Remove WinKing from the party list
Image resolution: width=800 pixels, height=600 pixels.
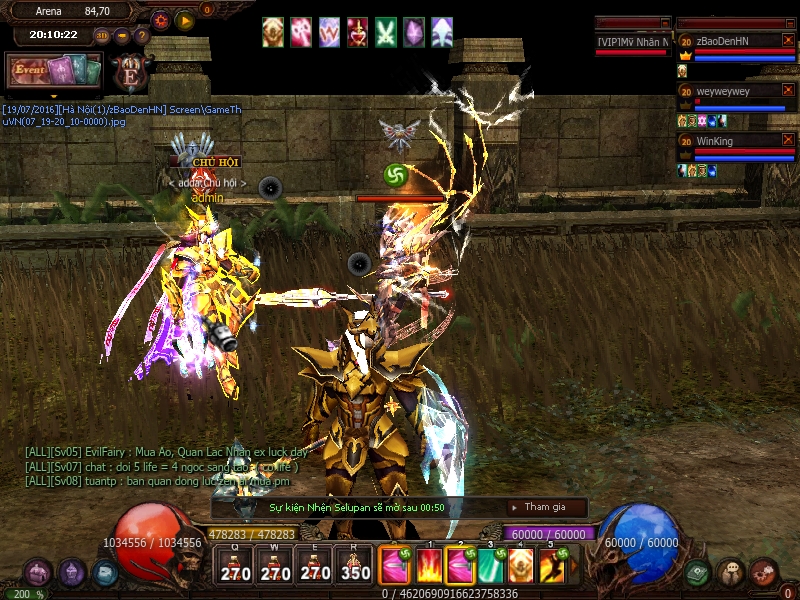[788, 141]
